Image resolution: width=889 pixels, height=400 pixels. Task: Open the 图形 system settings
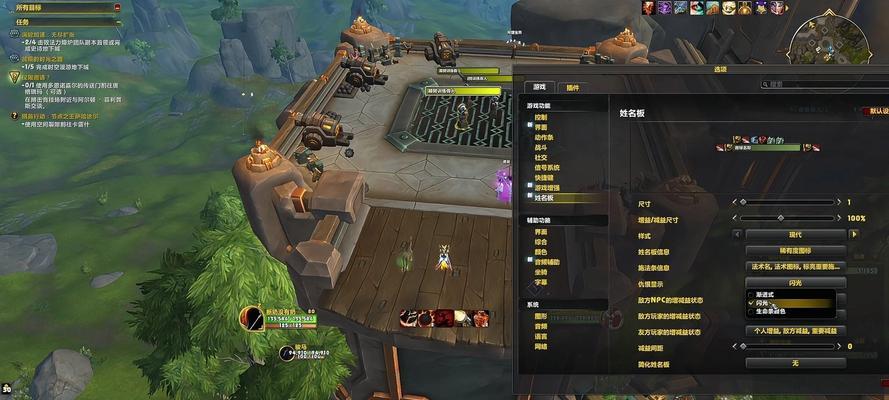[x=541, y=317]
